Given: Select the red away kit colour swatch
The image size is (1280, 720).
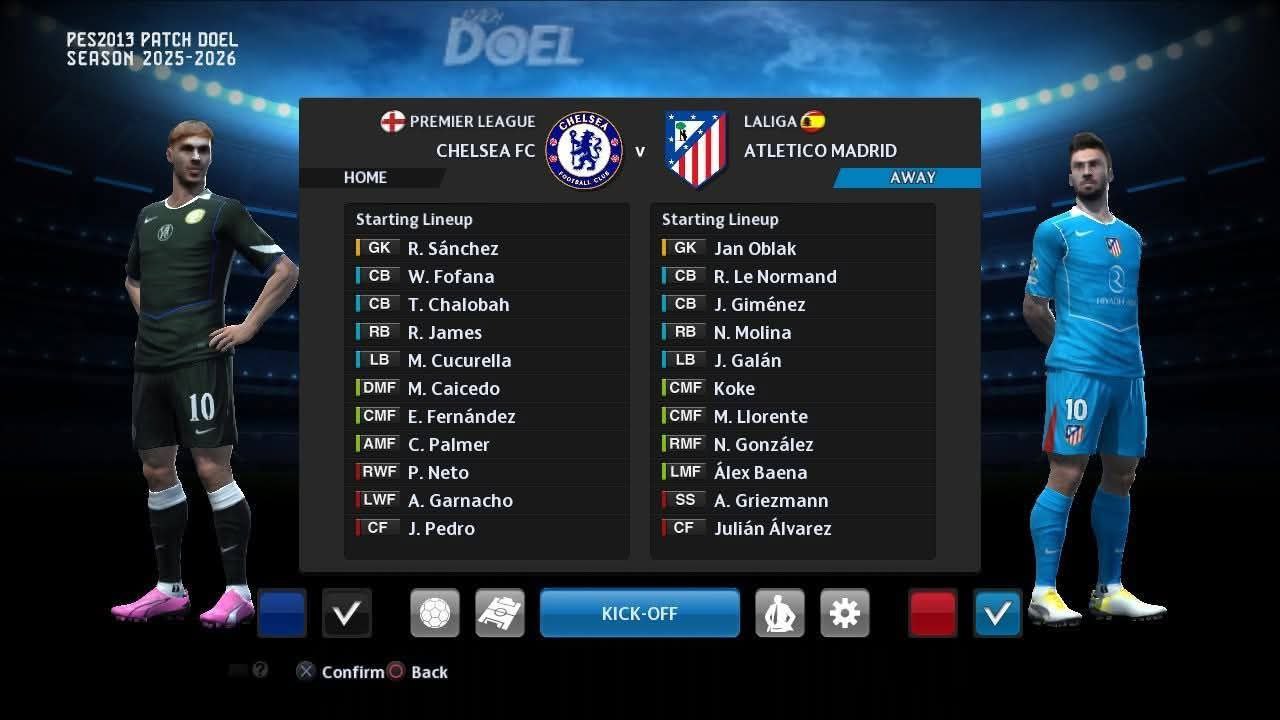Looking at the screenshot, I should 933,613.
